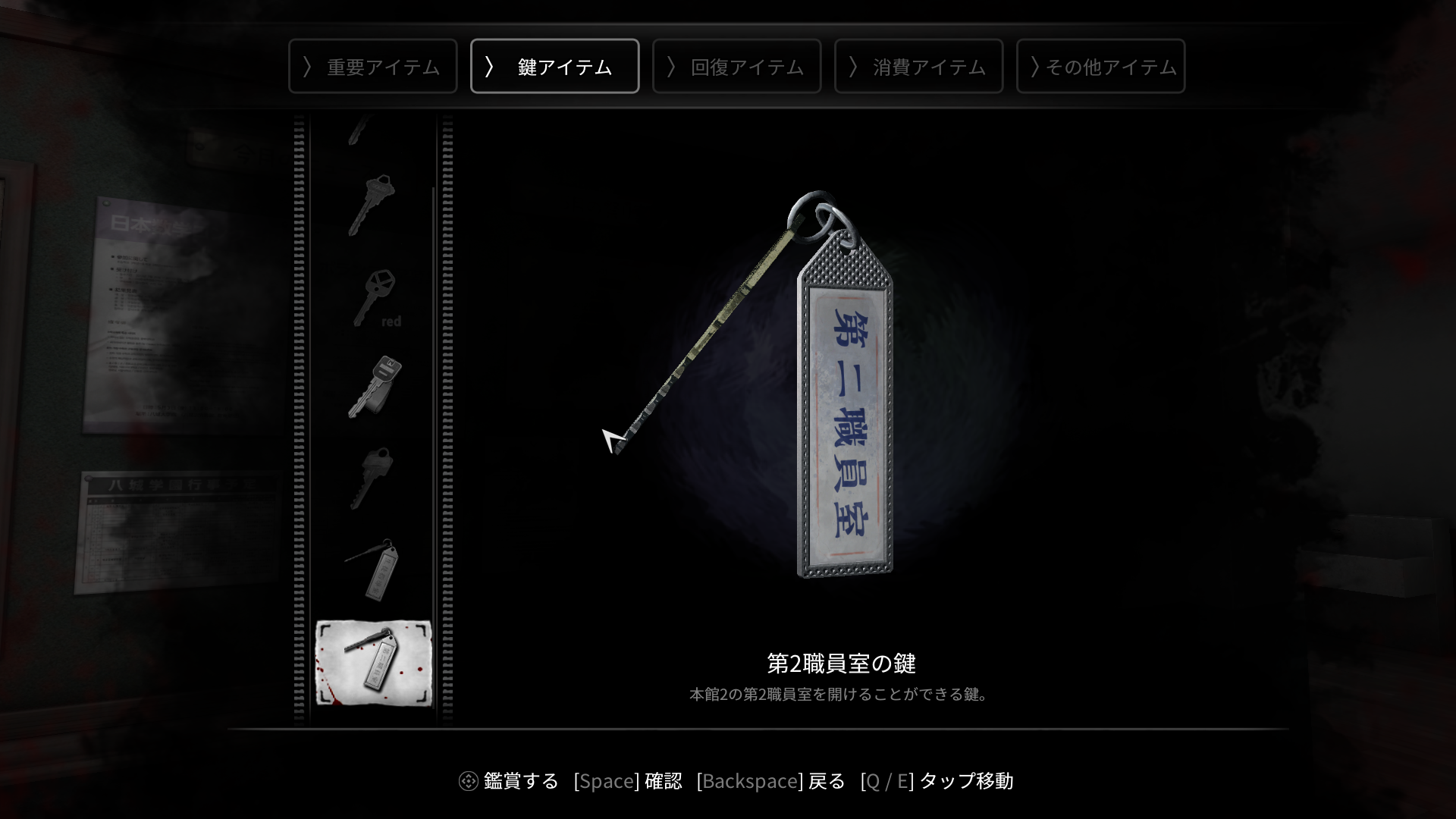Switch to the 回復アイテム tab
Image resolution: width=1456 pixels, height=819 pixels.
(736, 66)
